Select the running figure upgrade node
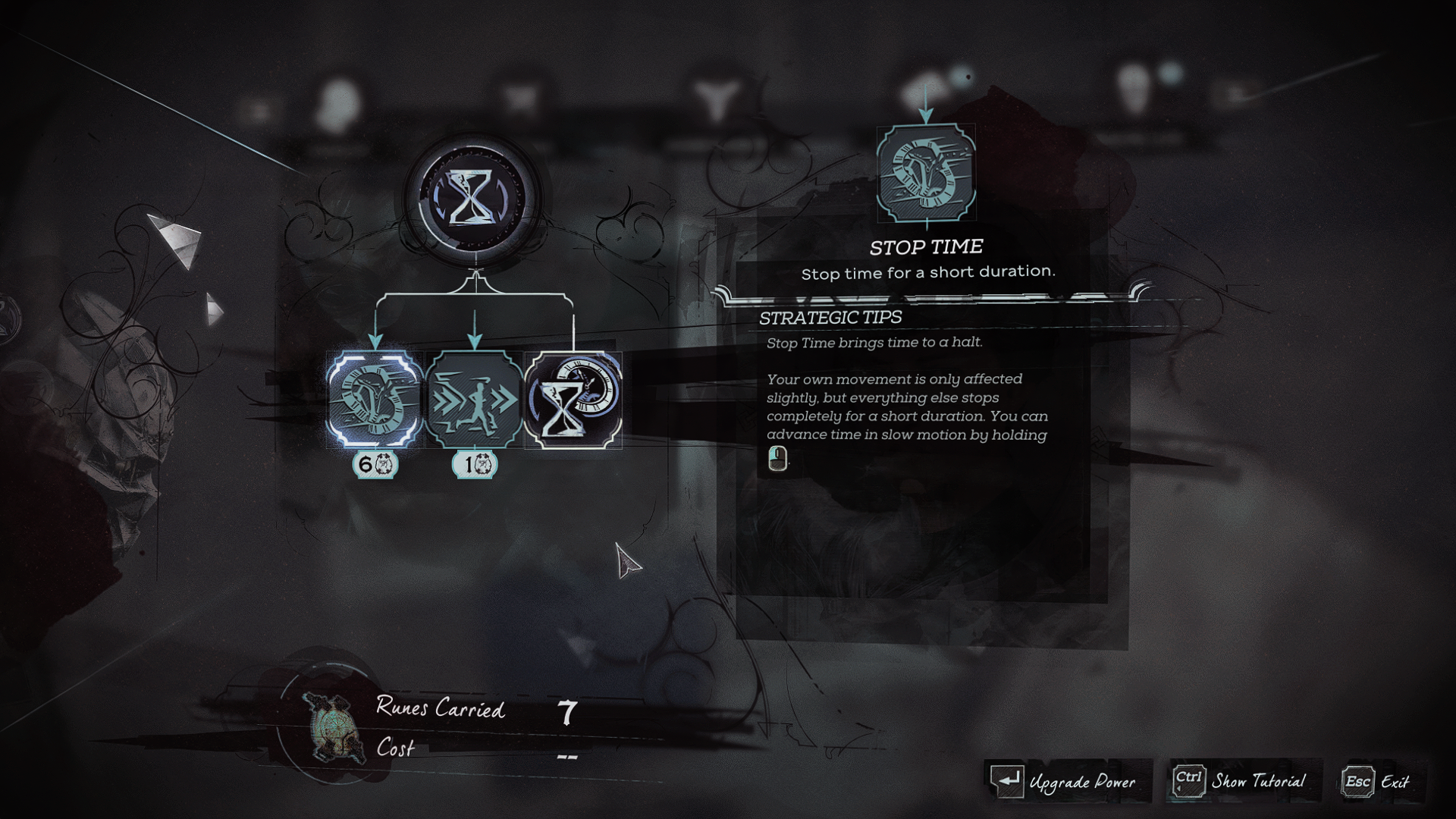This screenshot has width=1456, height=819. click(474, 399)
